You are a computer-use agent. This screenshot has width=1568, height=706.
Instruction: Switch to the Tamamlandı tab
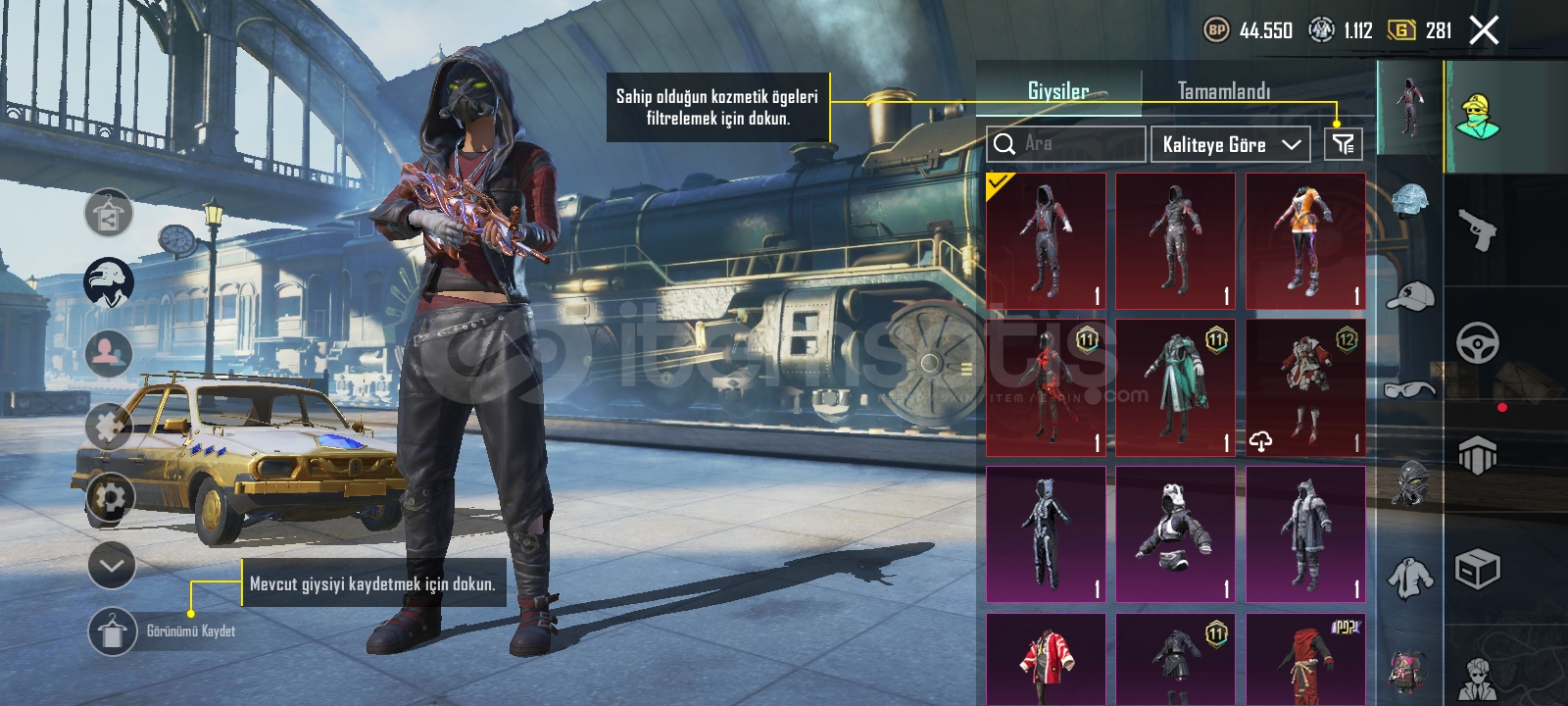[1223, 91]
